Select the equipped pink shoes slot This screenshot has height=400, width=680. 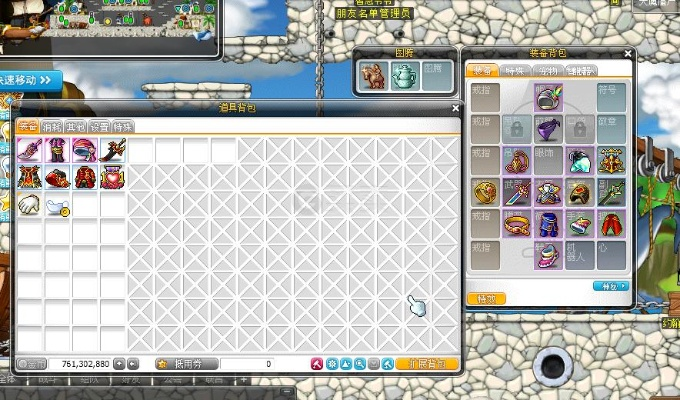(548, 254)
